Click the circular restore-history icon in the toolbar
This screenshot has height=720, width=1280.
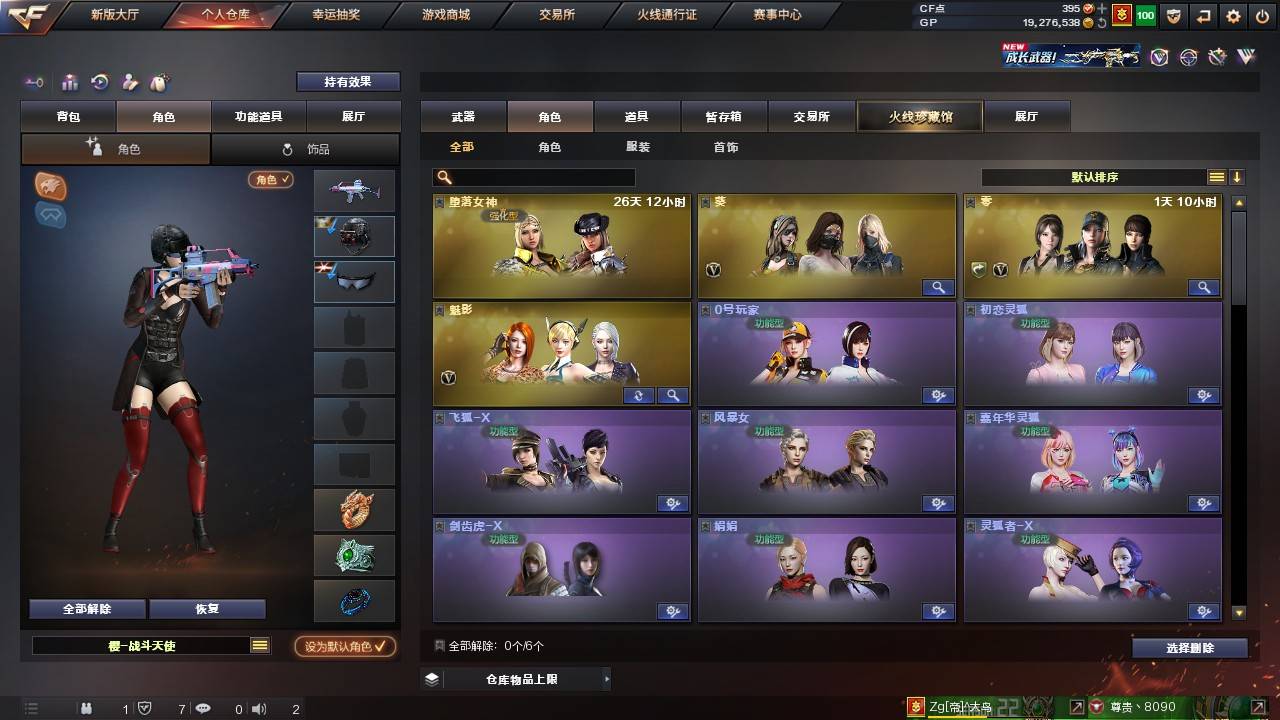click(99, 82)
